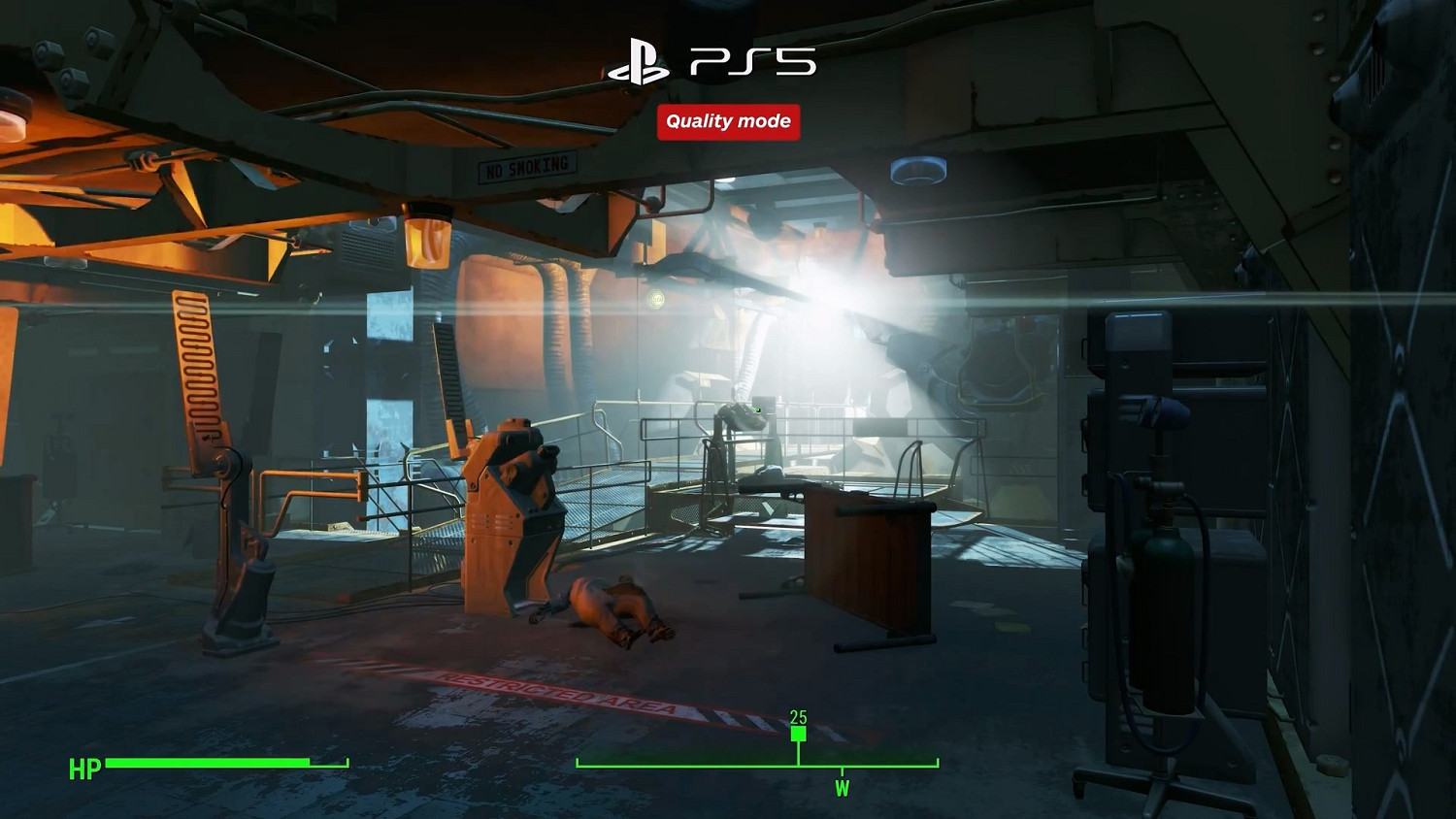1456x819 pixels.
Task: Click the W direction indicator on compass
Action: 841,789
